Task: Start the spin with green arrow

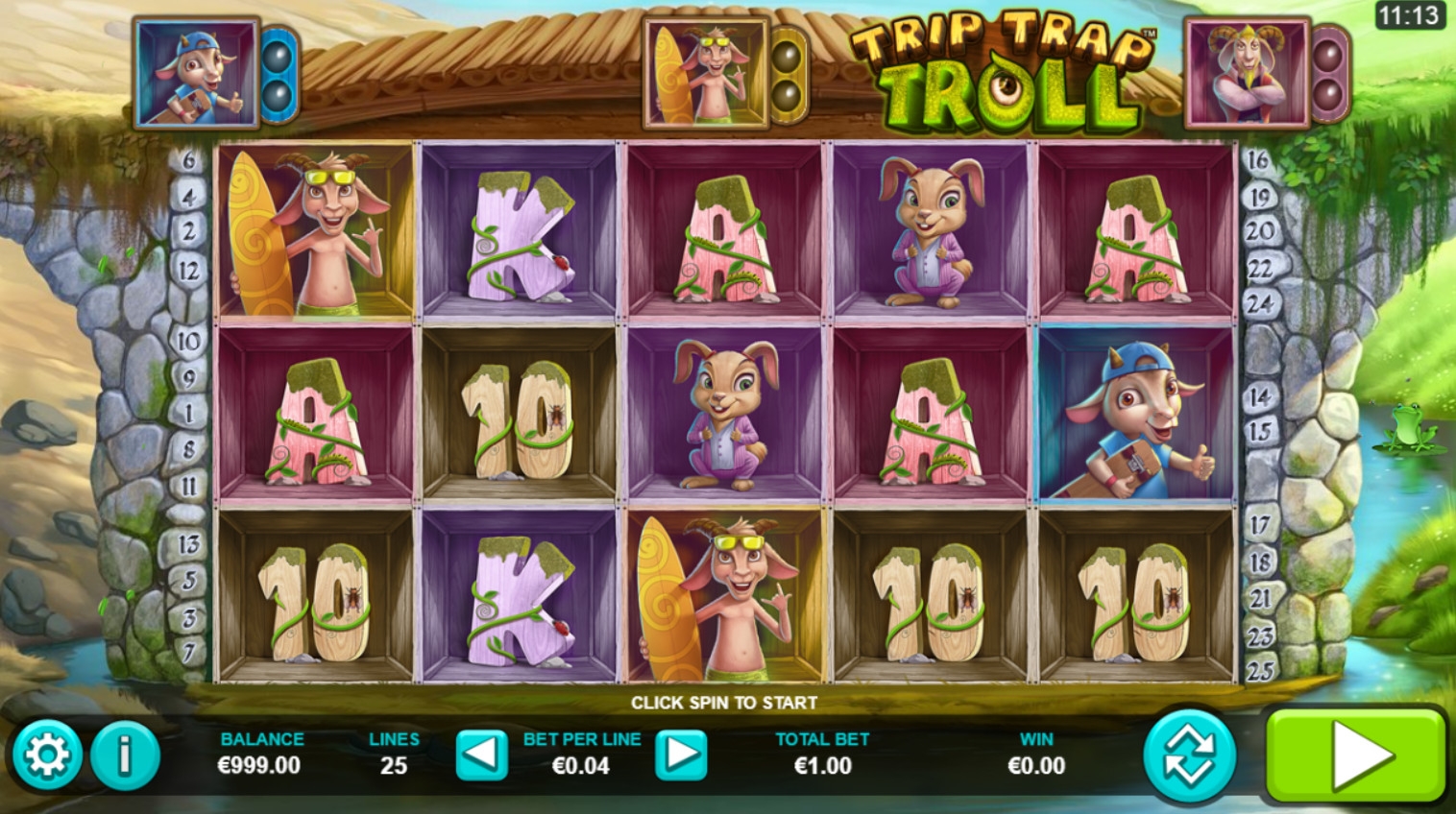Action: (1356, 755)
